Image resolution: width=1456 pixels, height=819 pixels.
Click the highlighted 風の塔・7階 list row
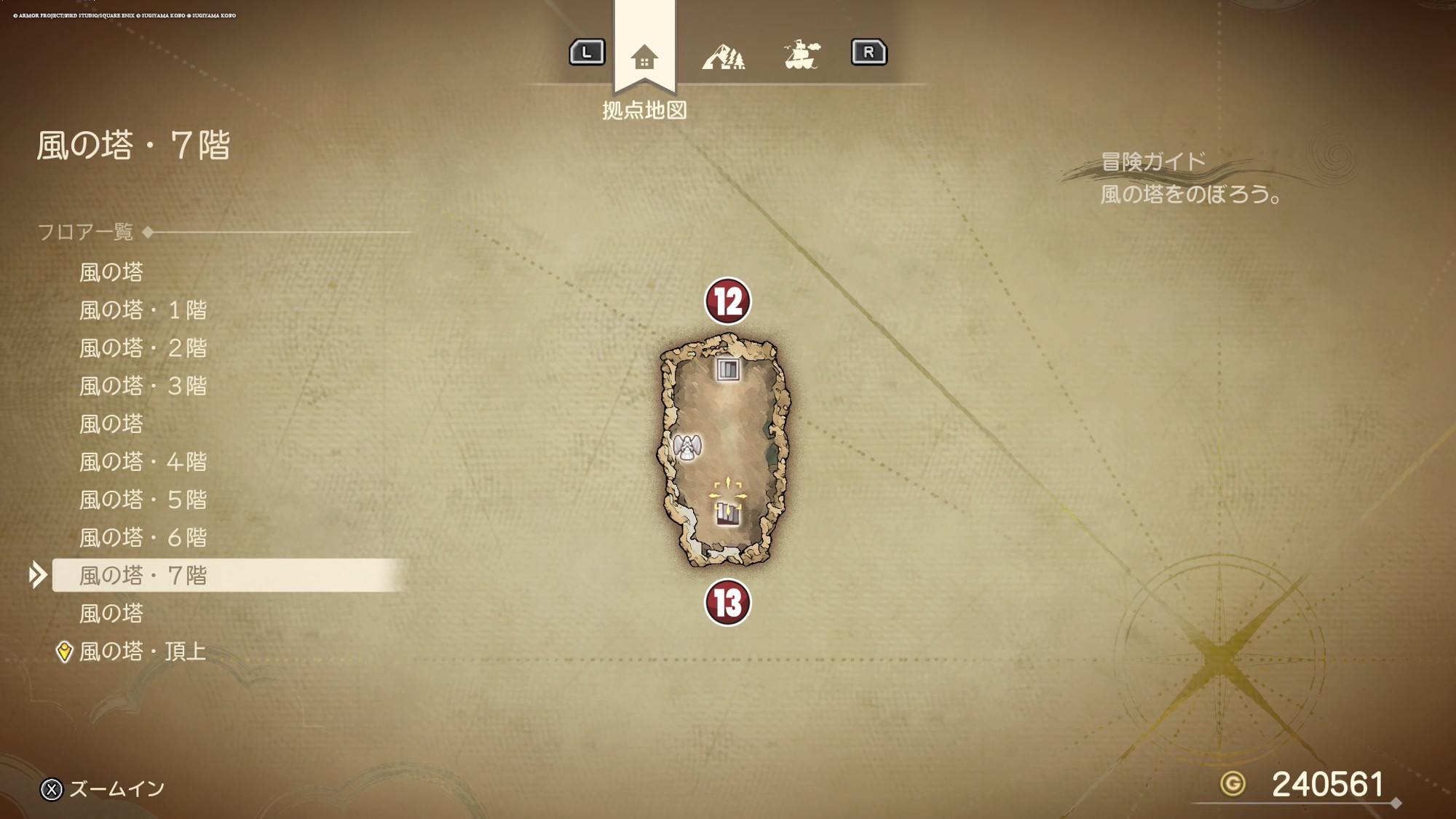[x=143, y=575]
